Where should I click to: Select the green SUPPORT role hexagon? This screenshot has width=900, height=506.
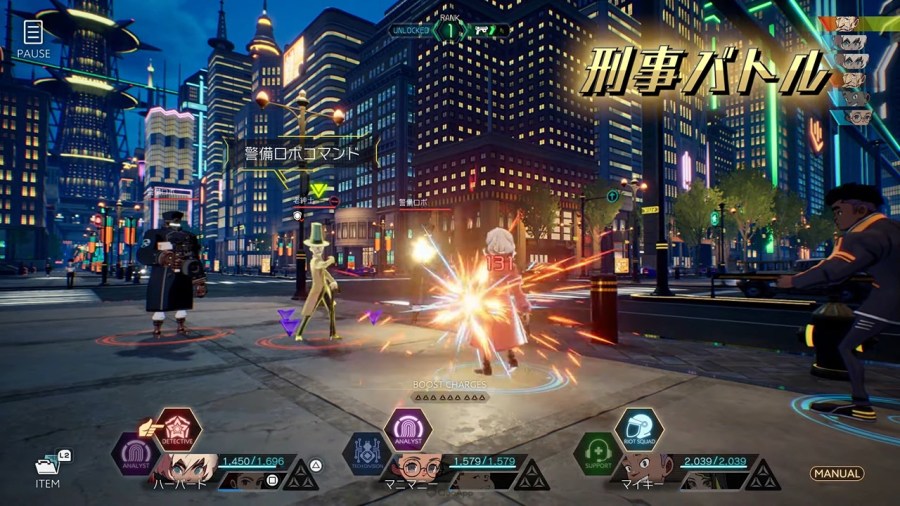pos(597,453)
